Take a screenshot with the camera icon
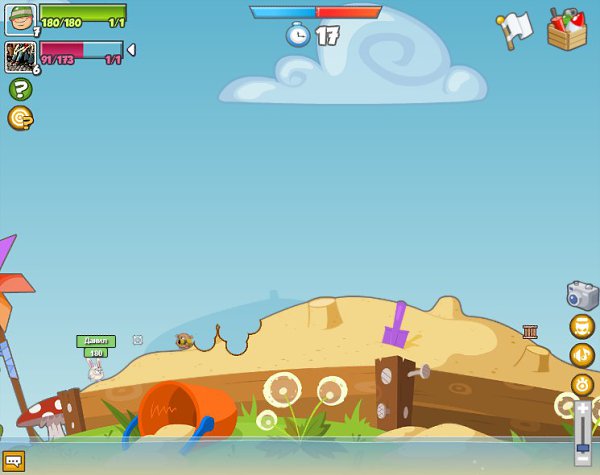Image resolution: width=600 pixels, height=475 pixels. (x=582, y=295)
